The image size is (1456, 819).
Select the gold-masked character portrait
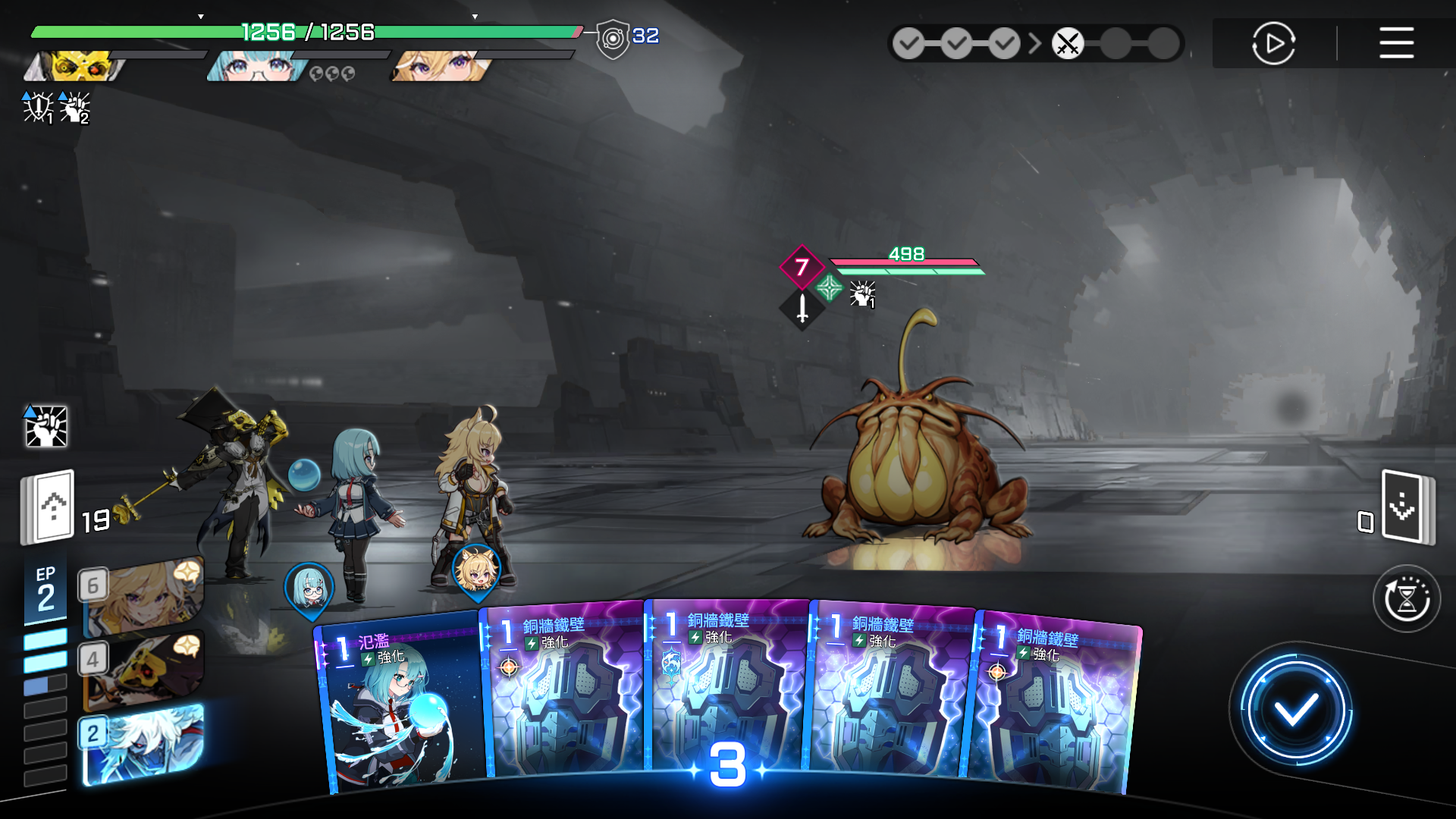click(x=76, y=67)
